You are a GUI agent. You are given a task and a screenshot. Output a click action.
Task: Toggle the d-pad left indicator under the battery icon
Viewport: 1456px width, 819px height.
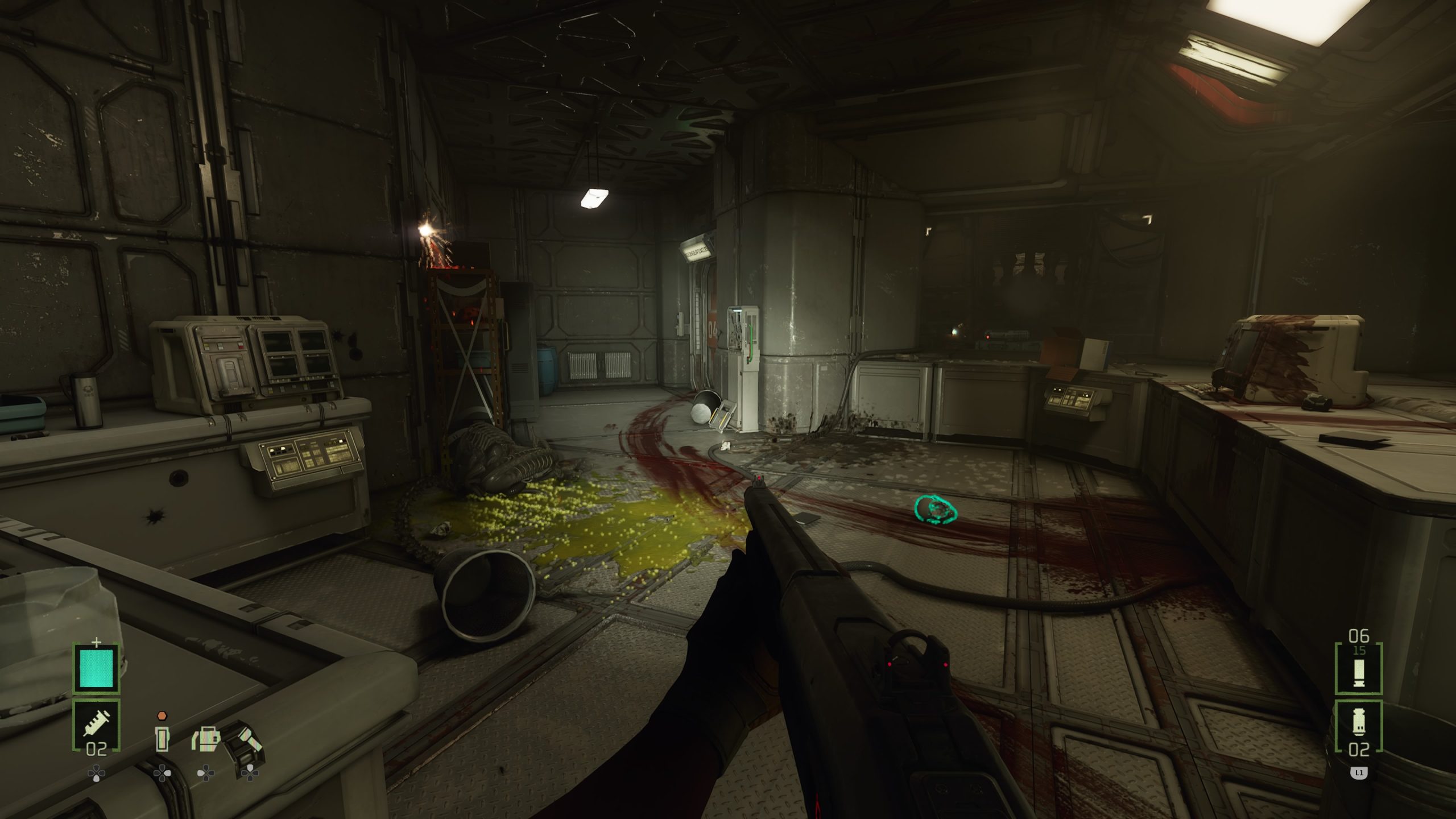click(161, 773)
